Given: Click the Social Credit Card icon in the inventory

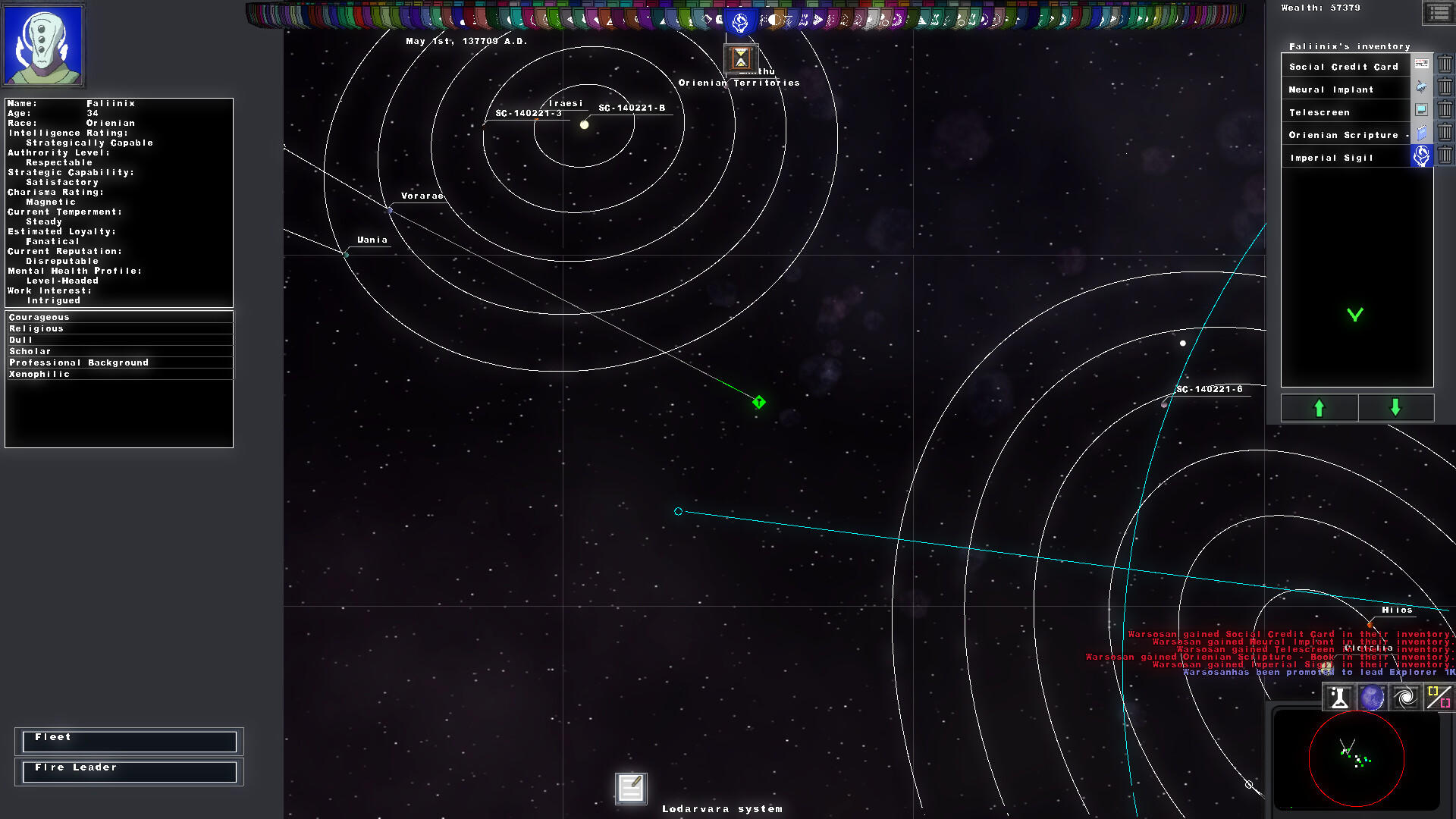Looking at the screenshot, I should point(1420,64).
